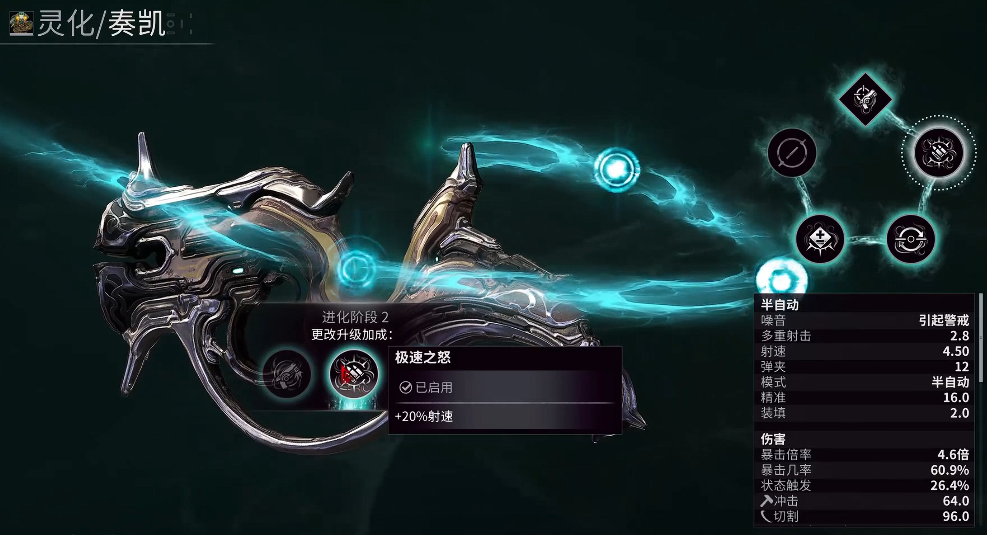
Task: Choose the plus-minus diamond evolution node
Action: point(820,238)
